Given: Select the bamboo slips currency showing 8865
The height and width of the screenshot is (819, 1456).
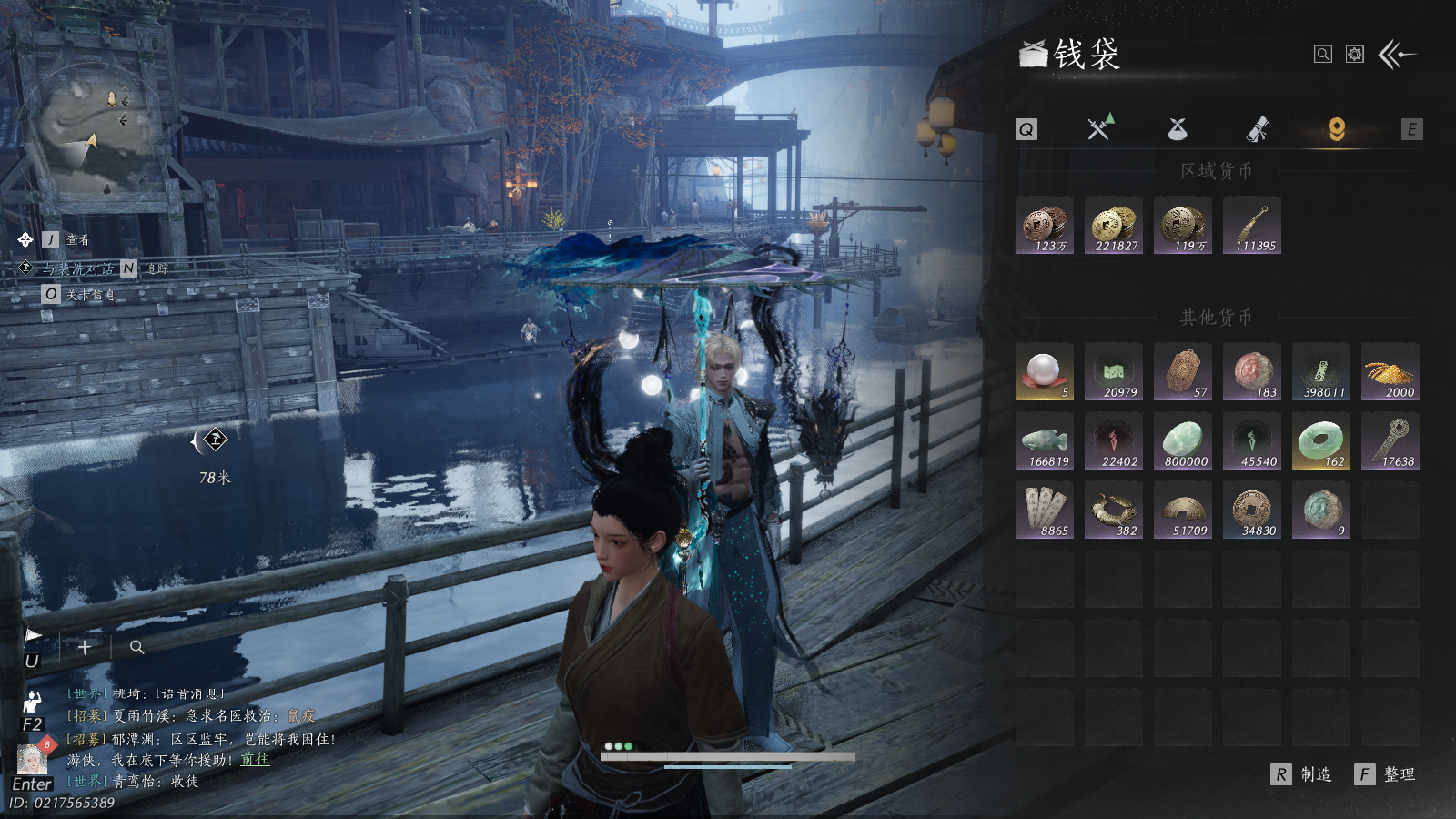Looking at the screenshot, I should pyautogui.click(x=1045, y=511).
